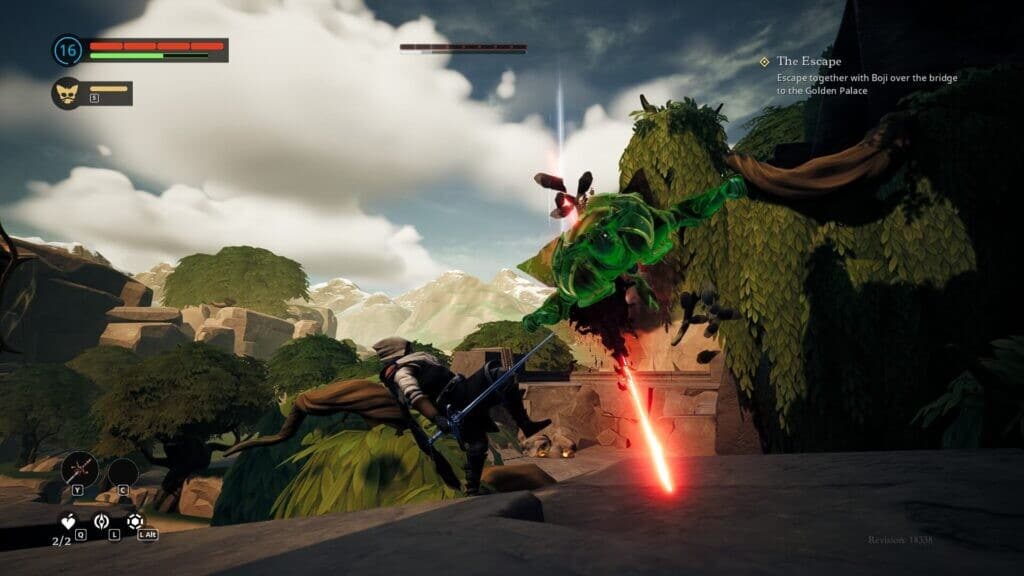Click the sword weapon ability icon
Screen dimensions: 1024x576
click(78, 468)
